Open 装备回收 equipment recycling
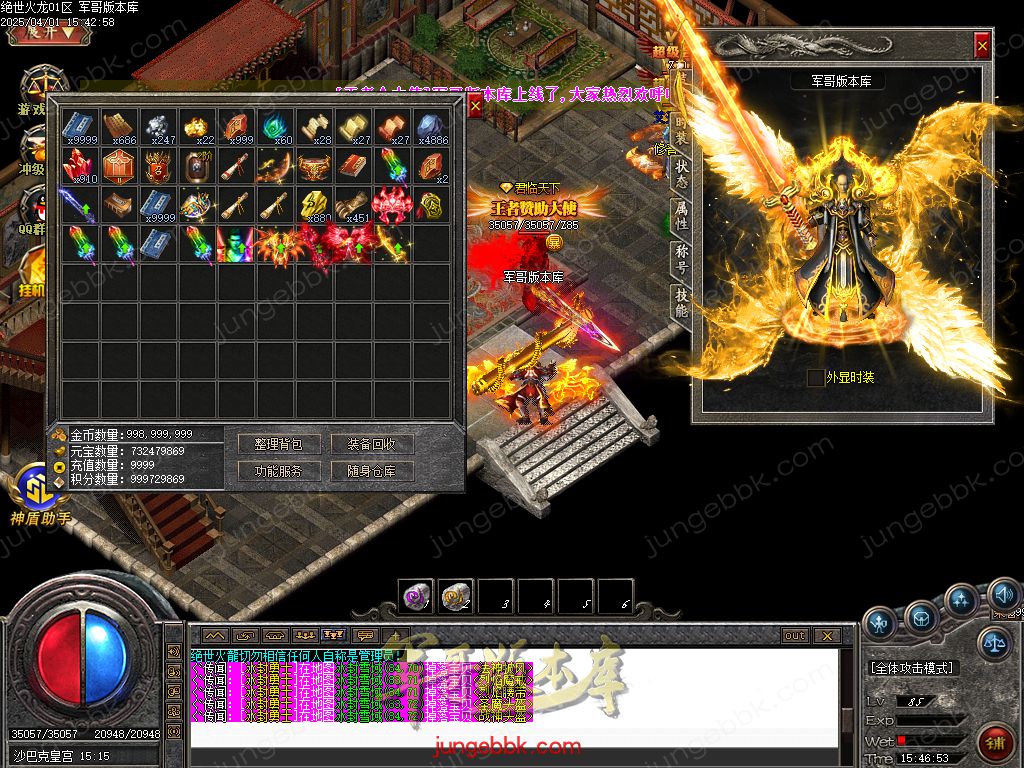The width and height of the screenshot is (1024, 768). click(x=372, y=444)
